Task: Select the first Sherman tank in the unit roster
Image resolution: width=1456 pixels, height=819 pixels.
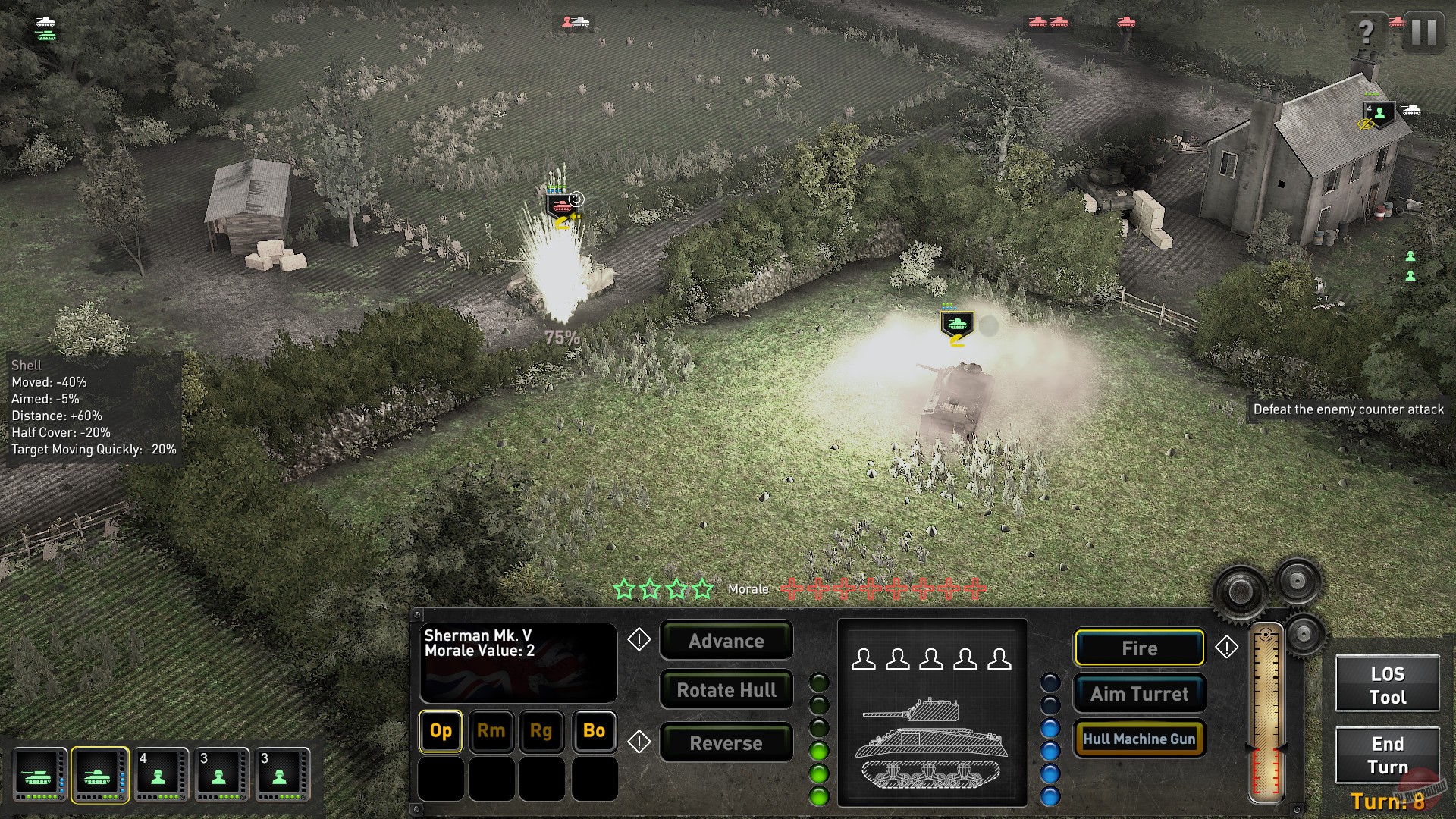Action: coord(39,774)
